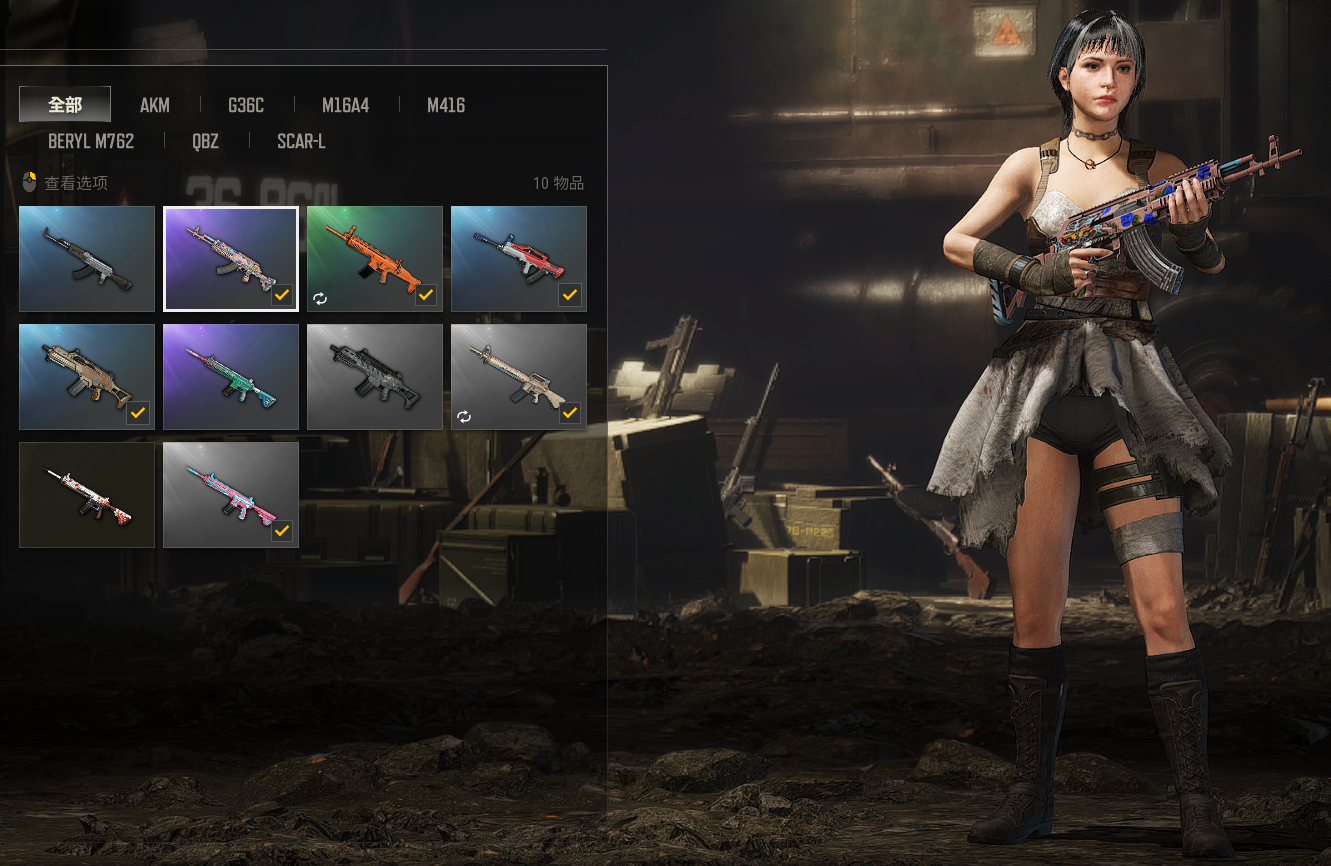Choose the teal rifle skin on purple

231,377
